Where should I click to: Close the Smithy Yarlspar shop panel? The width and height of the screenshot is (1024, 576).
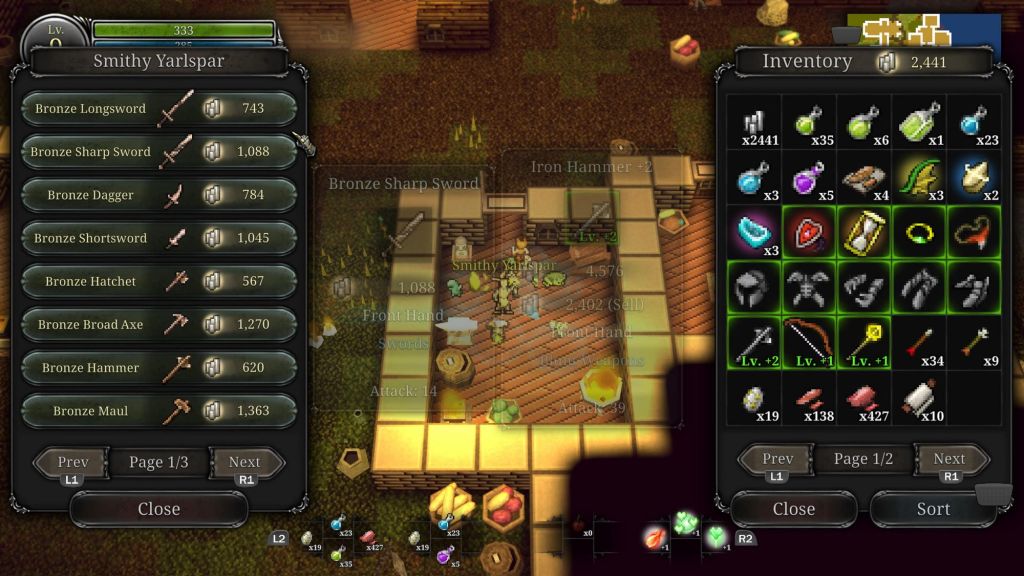click(158, 509)
